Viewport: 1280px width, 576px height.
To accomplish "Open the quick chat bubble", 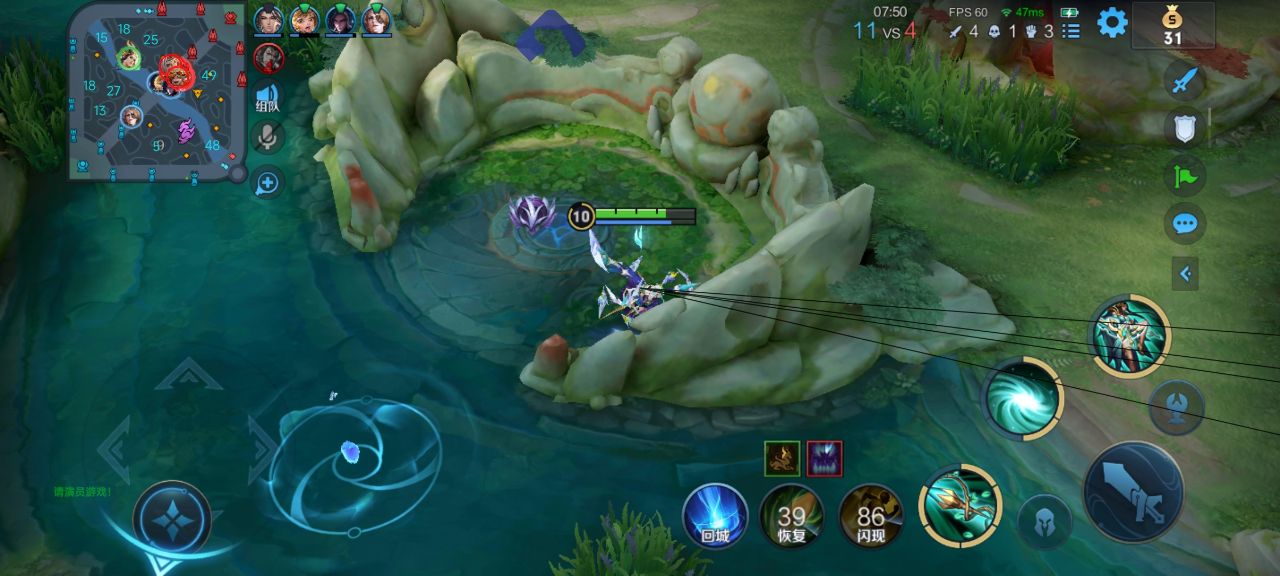I will [x=1184, y=223].
